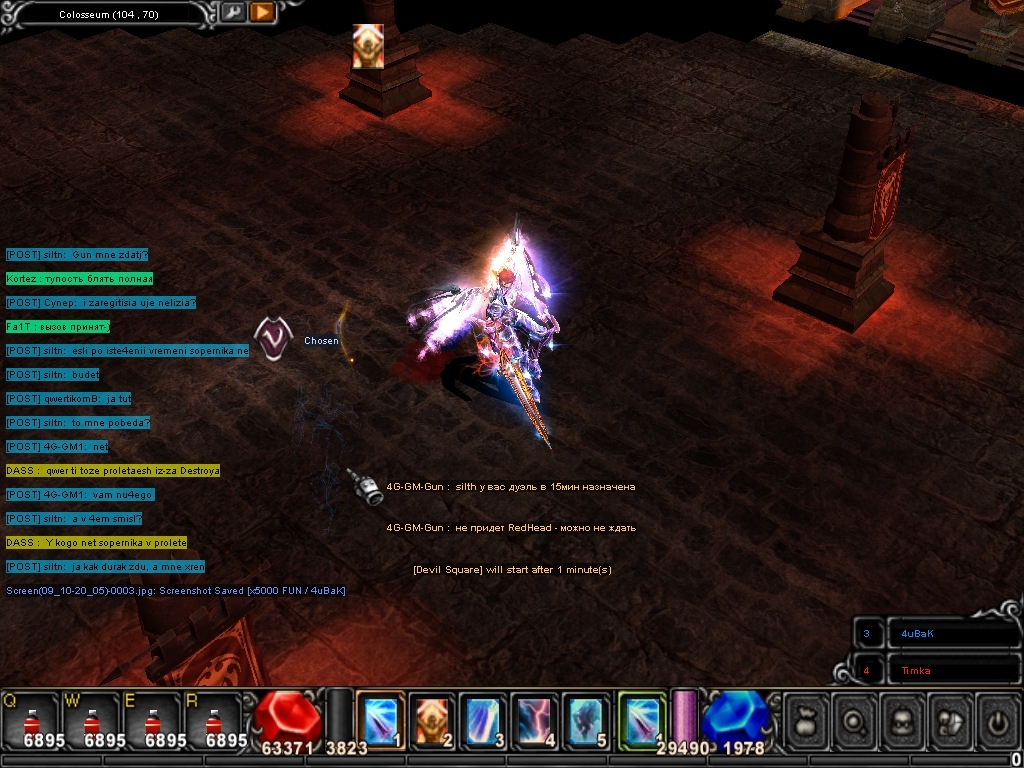Click the active buff icon at top
Screen dimensions: 1024x768
(368, 46)
